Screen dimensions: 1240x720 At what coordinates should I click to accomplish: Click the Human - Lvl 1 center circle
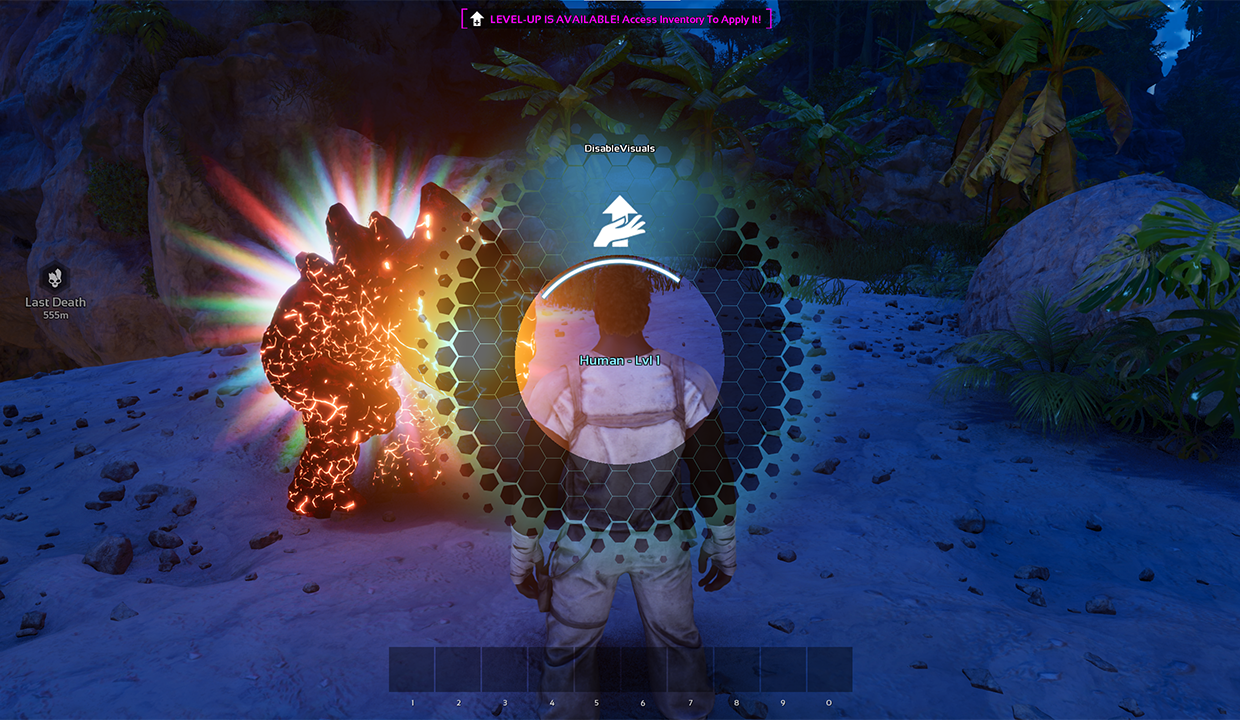click(619, 361)
